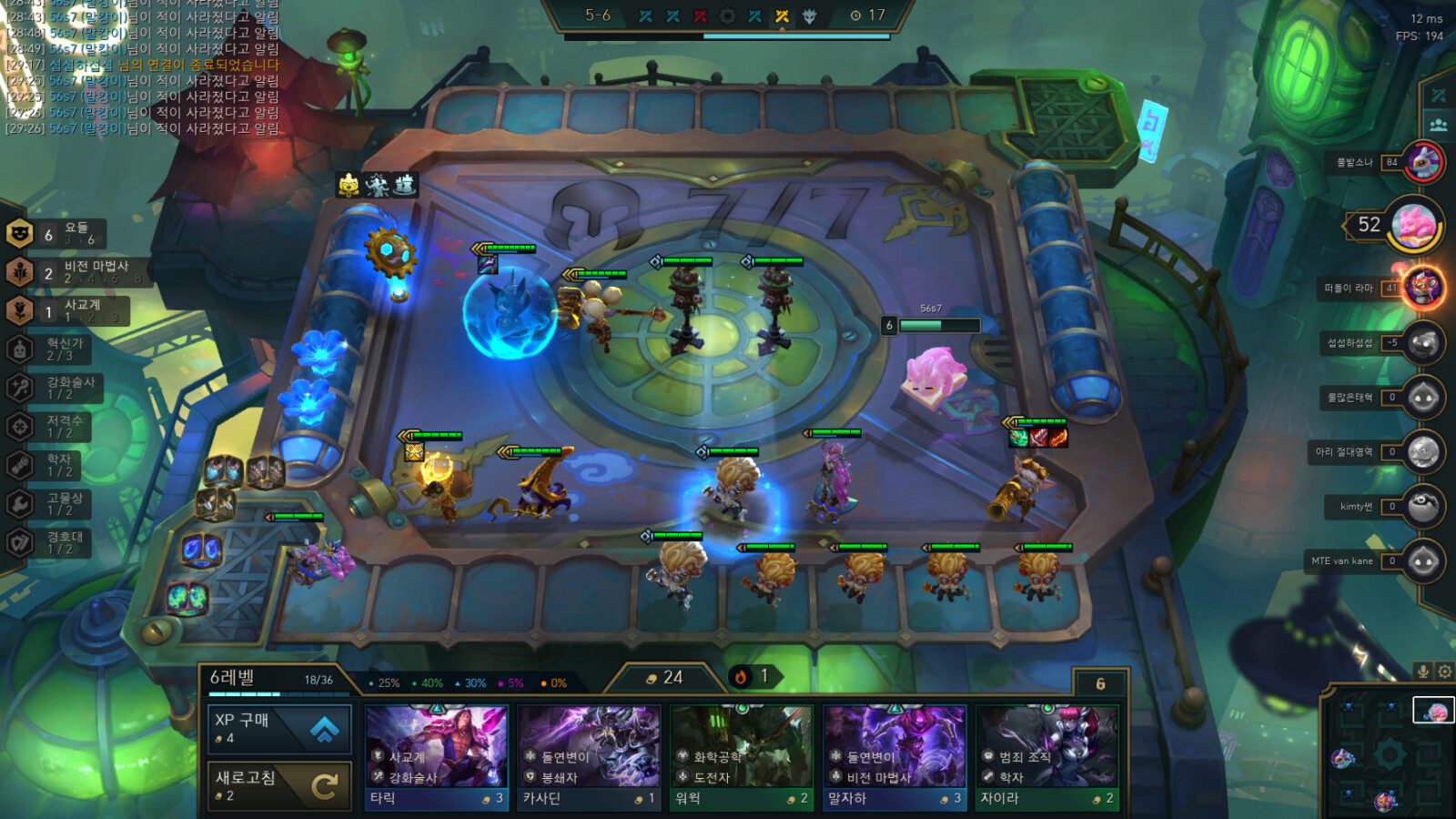Show the 요들 trait details

[56, 234]
